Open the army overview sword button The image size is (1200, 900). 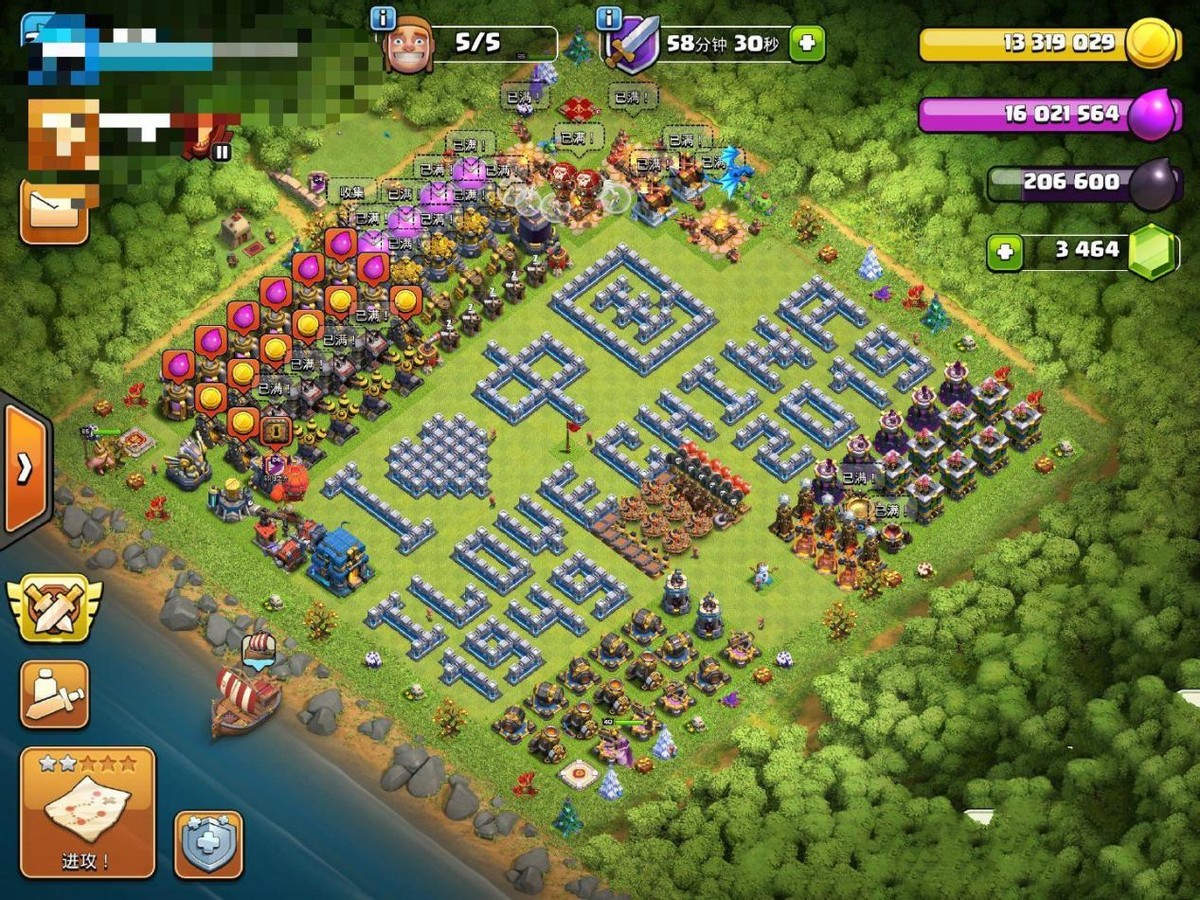pyautogui.click(x=54, y=693)
